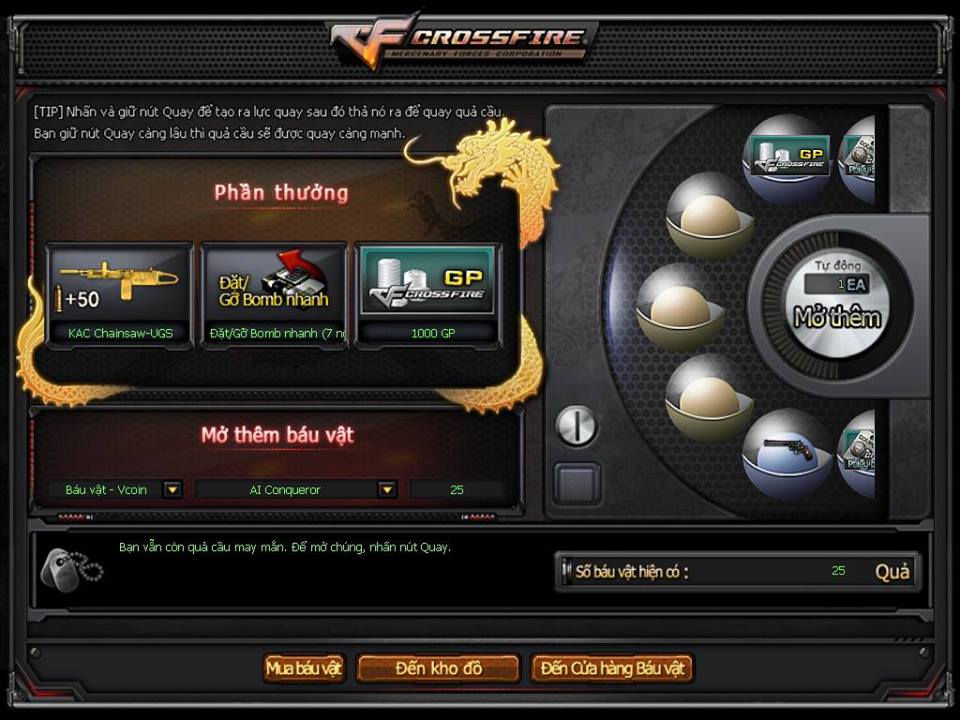Click the round silver knob button
This screenshot has height=720, width=960.
(x=576, y=426)
